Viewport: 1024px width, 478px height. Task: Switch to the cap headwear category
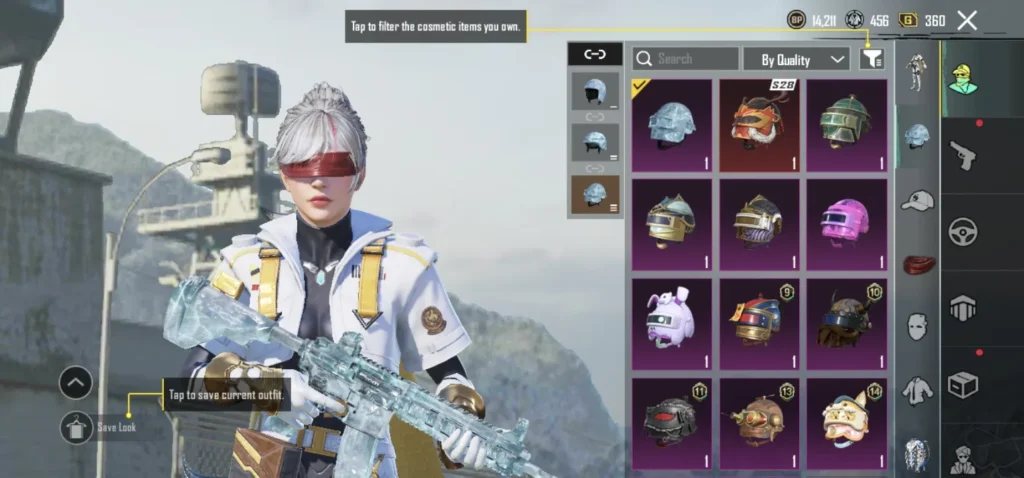coord(917,200)
